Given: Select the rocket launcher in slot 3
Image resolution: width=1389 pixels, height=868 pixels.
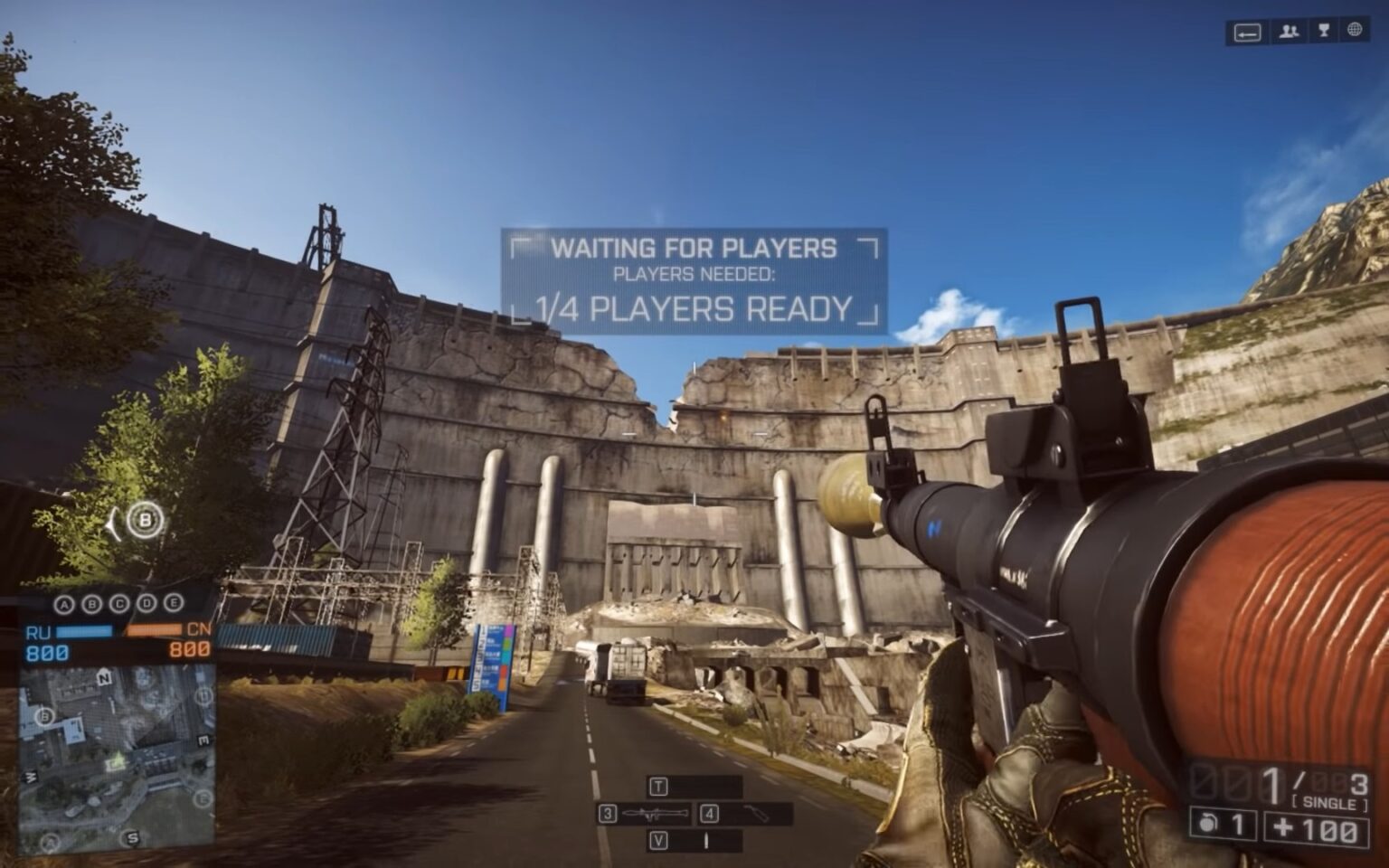Looking at the screenshot, I should pyautogui.click(x=654, y=814).
